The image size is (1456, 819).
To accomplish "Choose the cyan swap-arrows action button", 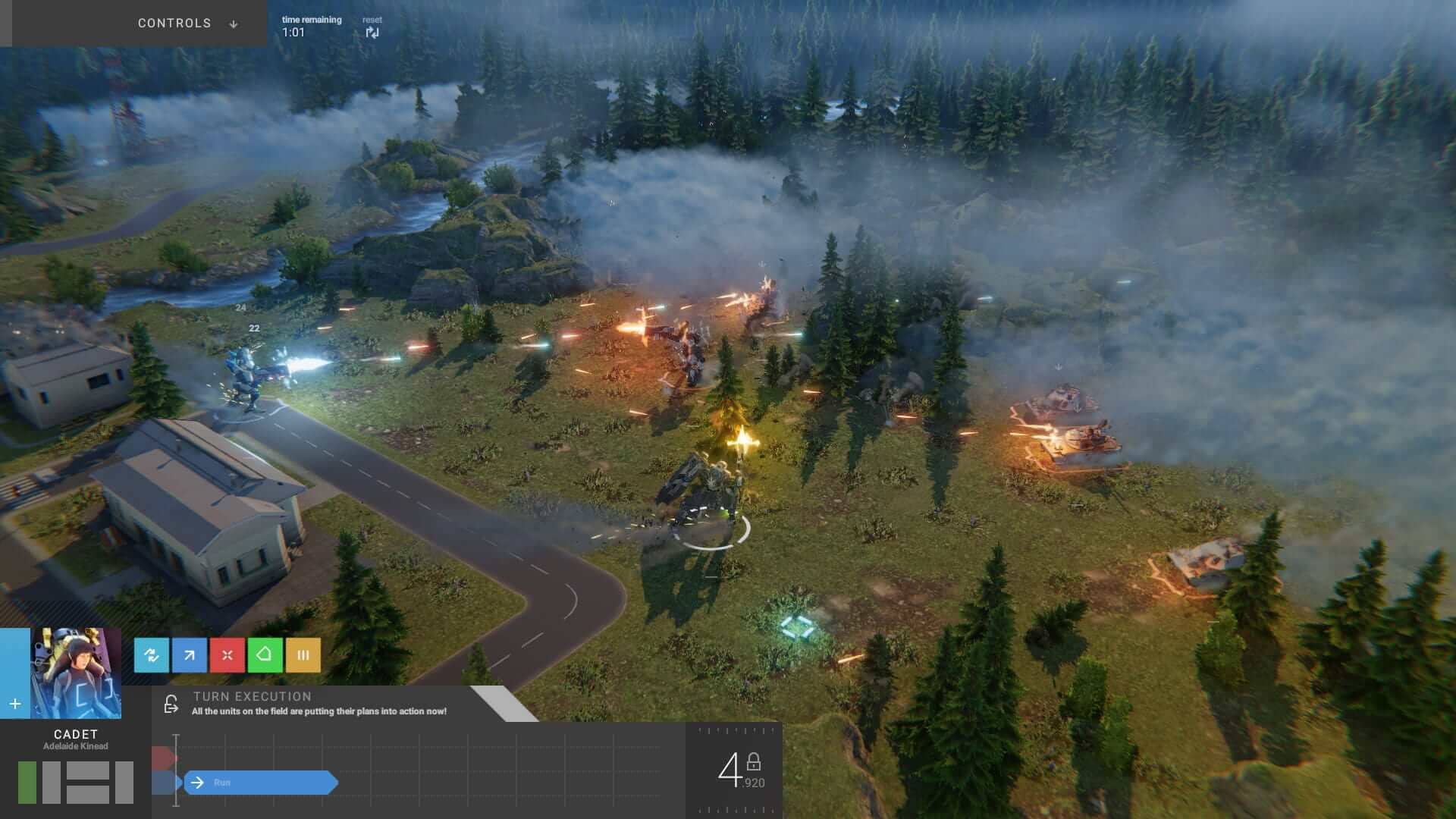I will point(152,655).
